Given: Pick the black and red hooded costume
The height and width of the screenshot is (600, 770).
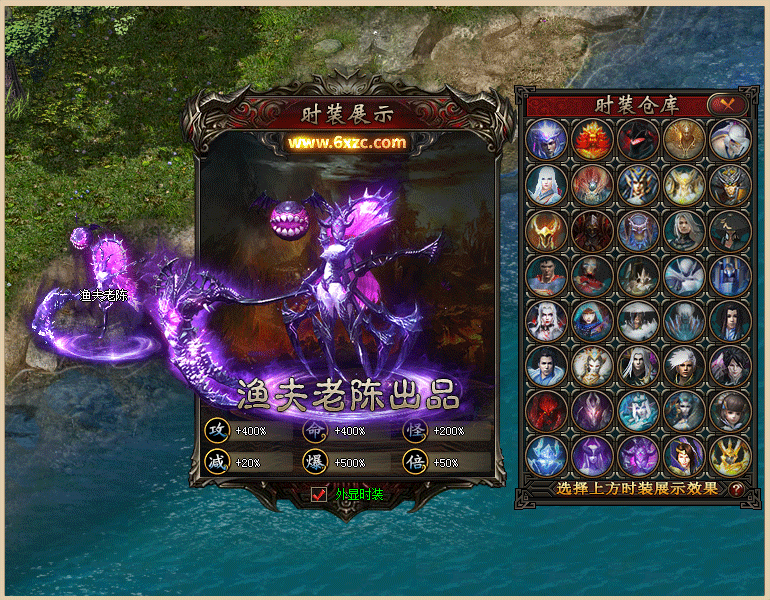Looking at the screenshot, I should 638,140.
